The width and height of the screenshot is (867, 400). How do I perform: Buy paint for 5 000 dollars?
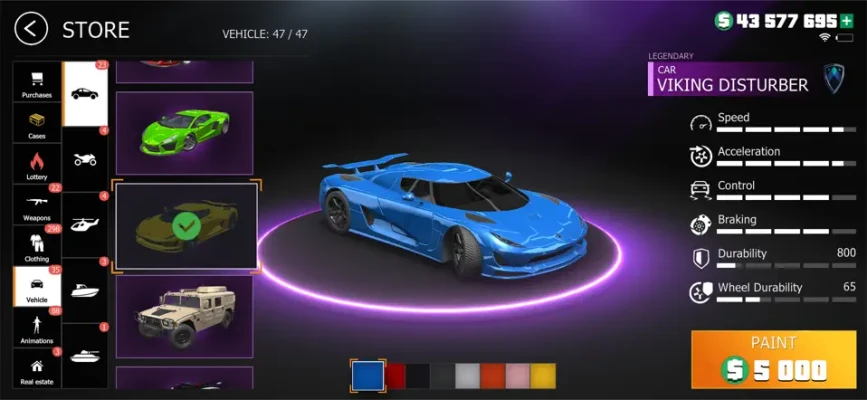(773, 359)
